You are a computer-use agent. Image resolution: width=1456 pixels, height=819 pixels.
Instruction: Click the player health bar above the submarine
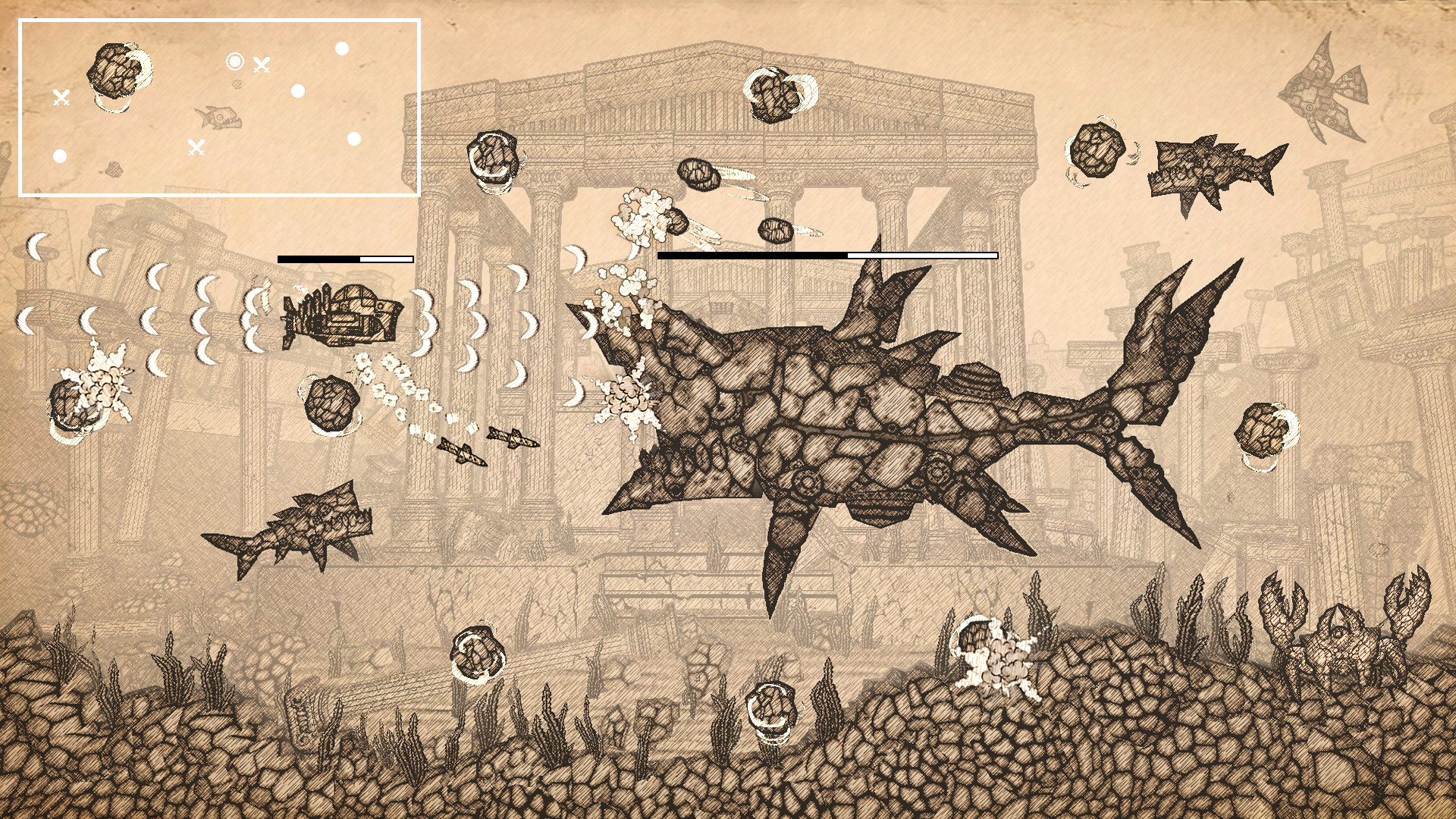tap(343, 259)
